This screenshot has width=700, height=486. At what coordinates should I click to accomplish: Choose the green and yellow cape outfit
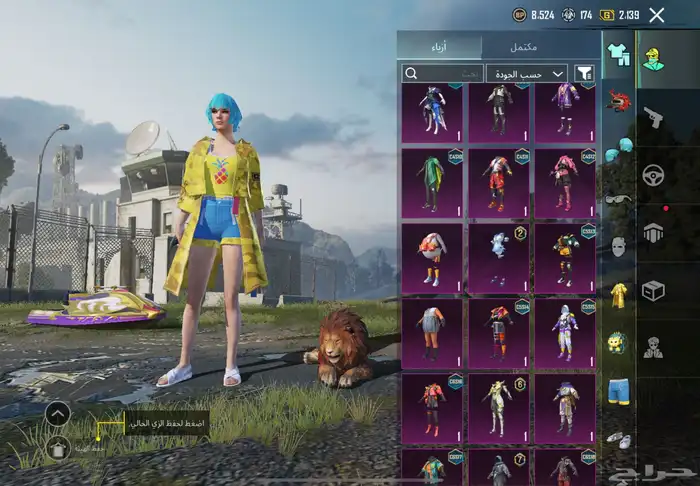click(x=432, y=181)
